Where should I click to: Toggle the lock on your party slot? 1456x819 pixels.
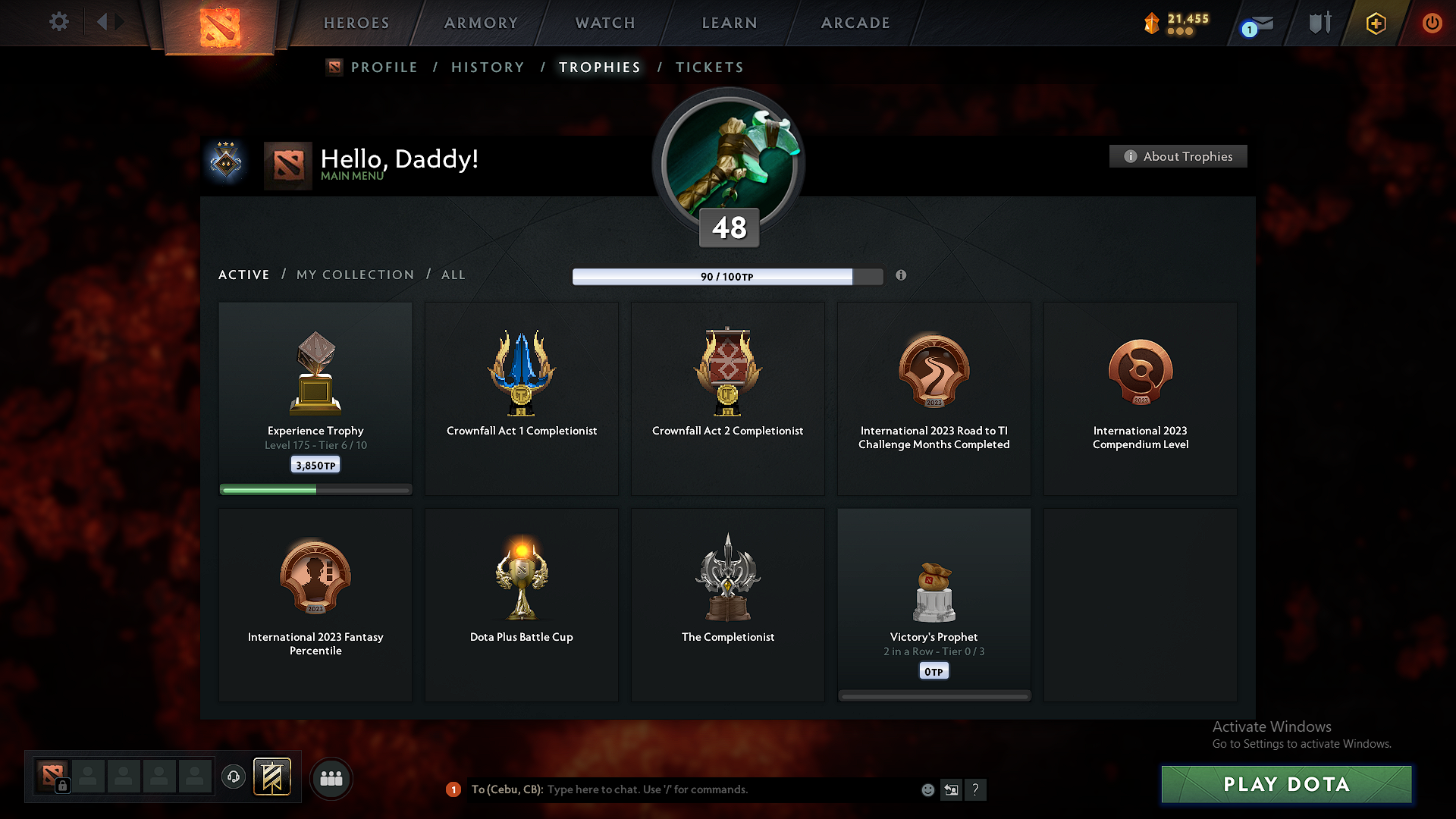tap(64, 786)
